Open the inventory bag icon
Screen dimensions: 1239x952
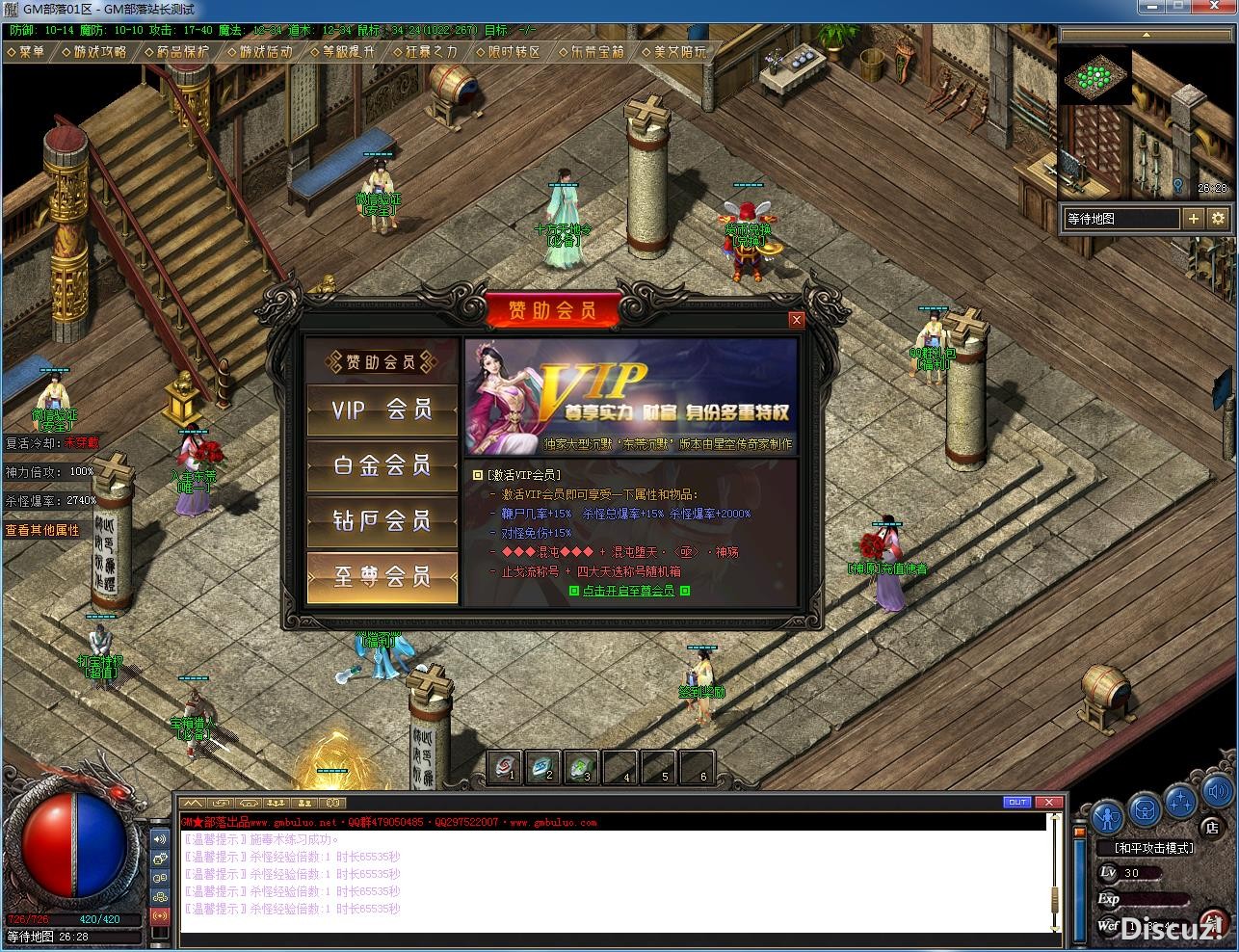(1145, 811)
